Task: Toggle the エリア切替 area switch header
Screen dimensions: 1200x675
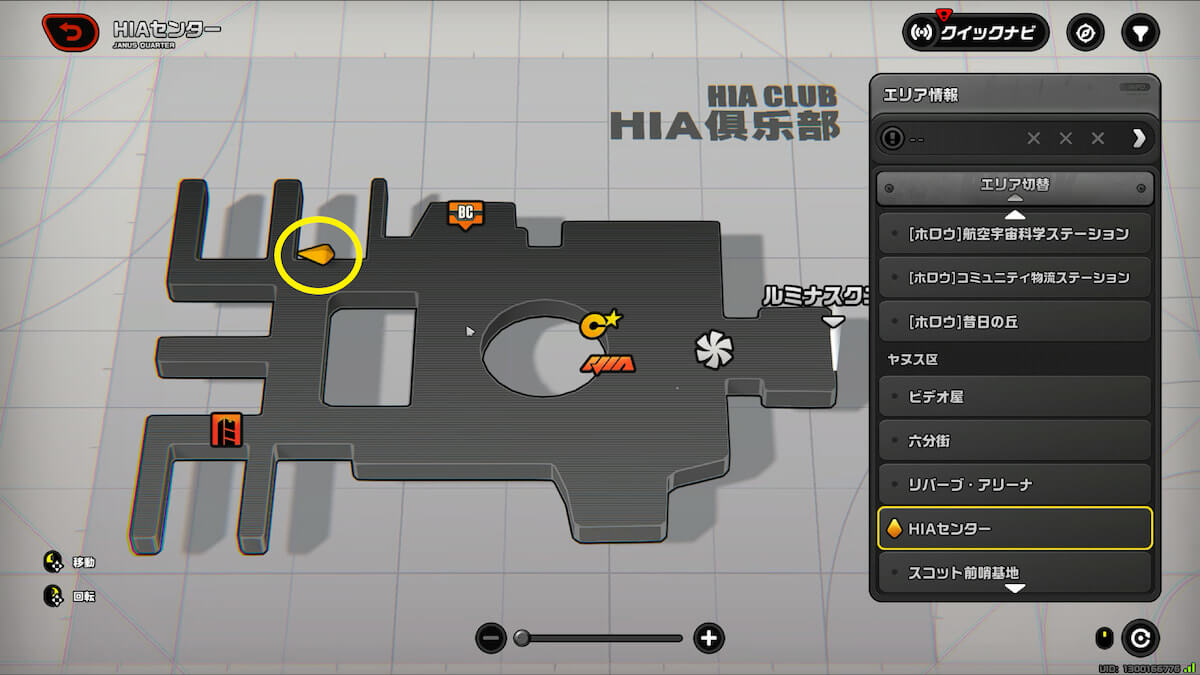Action: 1015,186
